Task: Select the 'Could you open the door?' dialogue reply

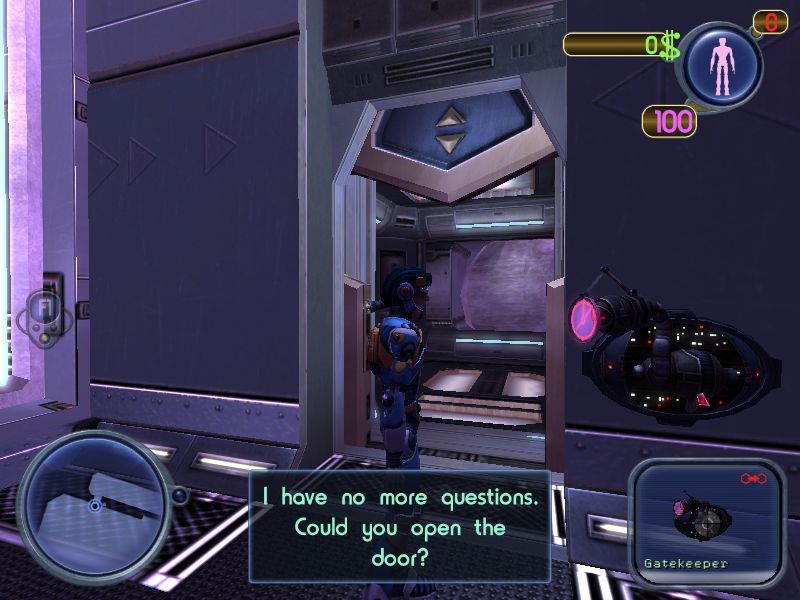Action: [x=399, y=526]
